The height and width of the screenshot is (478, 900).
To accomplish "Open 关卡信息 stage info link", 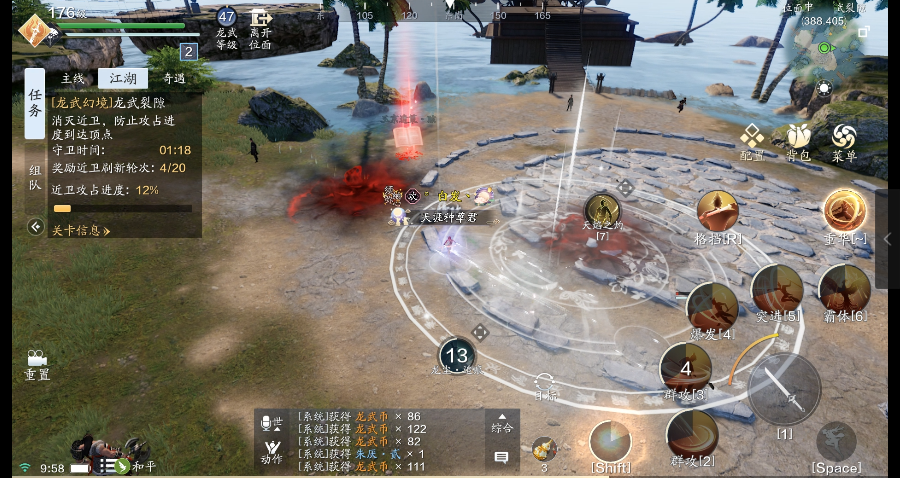I will point(80,231).
